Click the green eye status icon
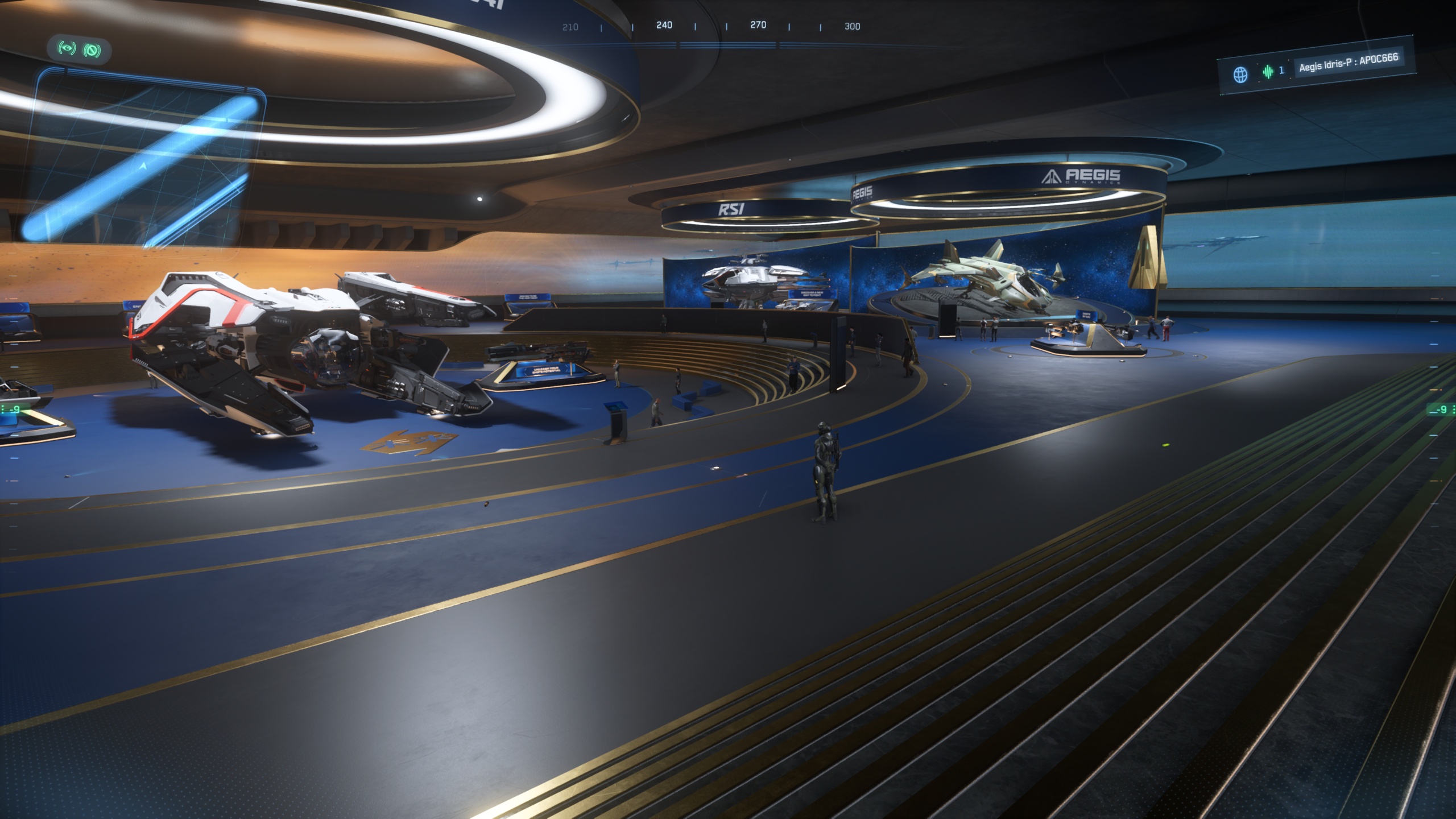The width and height of the screenshot is (1456, 819). coord(68,49)
